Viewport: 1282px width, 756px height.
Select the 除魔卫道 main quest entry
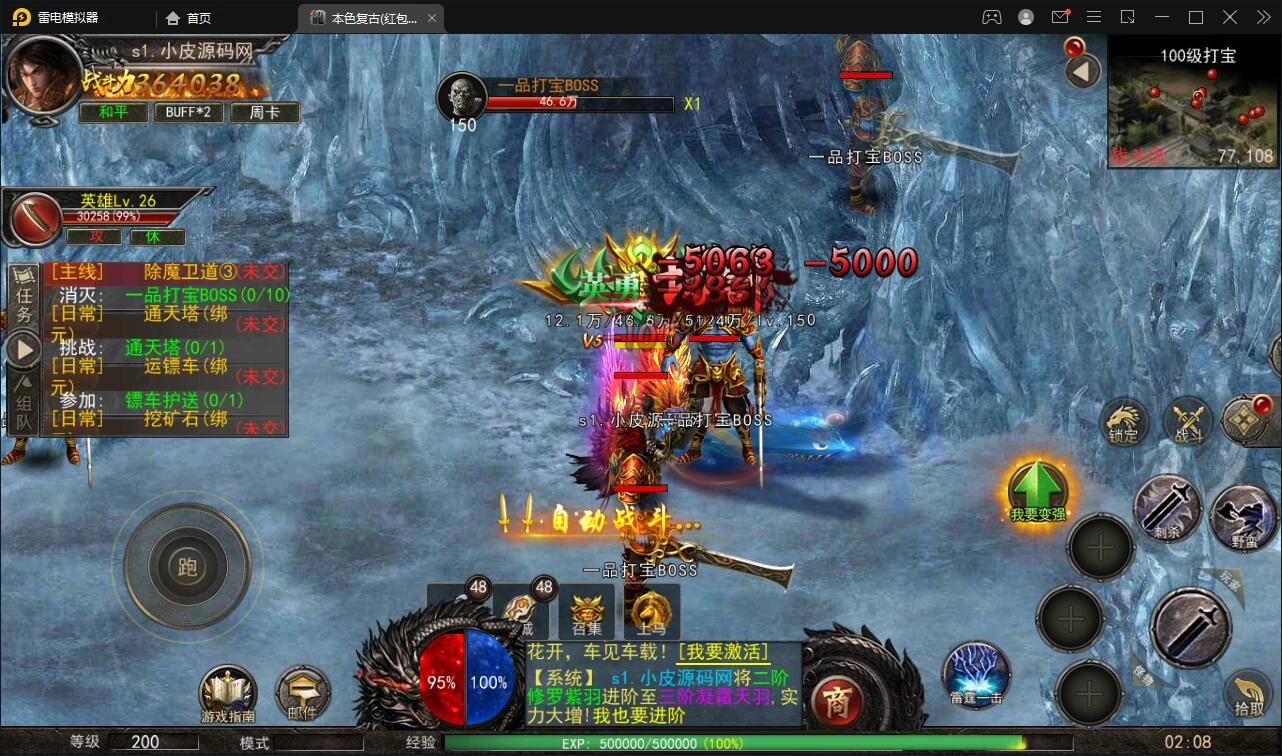170,271
